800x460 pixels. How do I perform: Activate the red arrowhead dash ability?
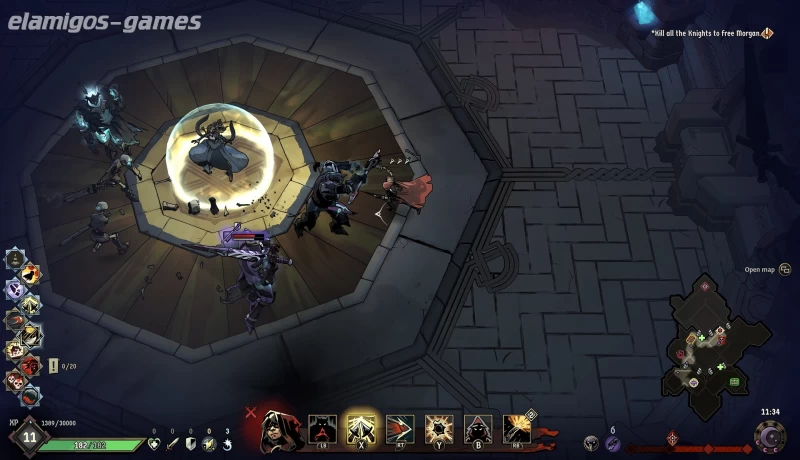pos(400,429)
